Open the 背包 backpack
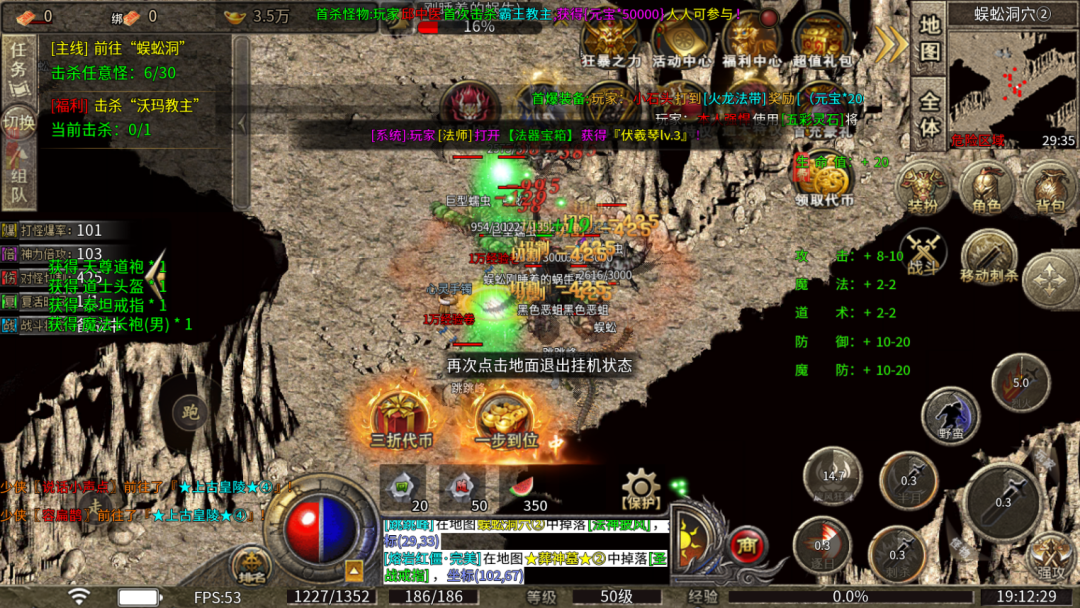1080x608 pixels. pos(1050,188)
